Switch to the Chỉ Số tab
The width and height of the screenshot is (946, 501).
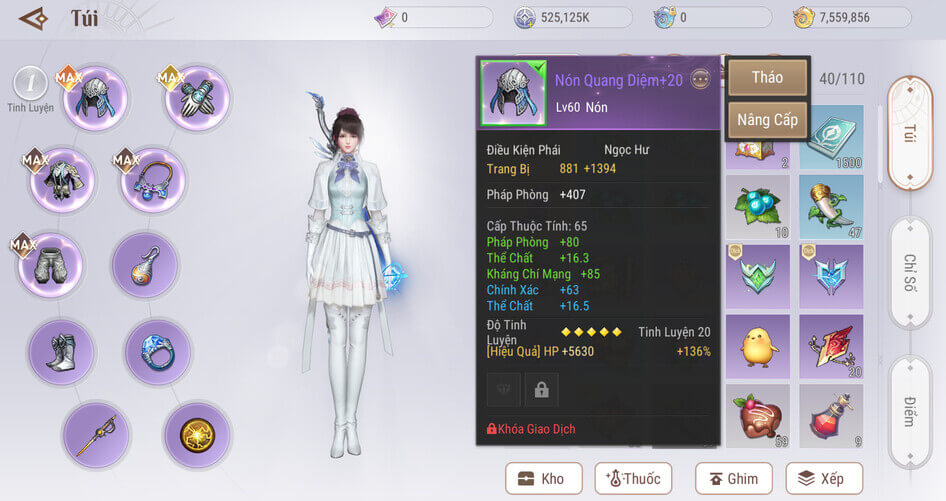pos(910,274)
